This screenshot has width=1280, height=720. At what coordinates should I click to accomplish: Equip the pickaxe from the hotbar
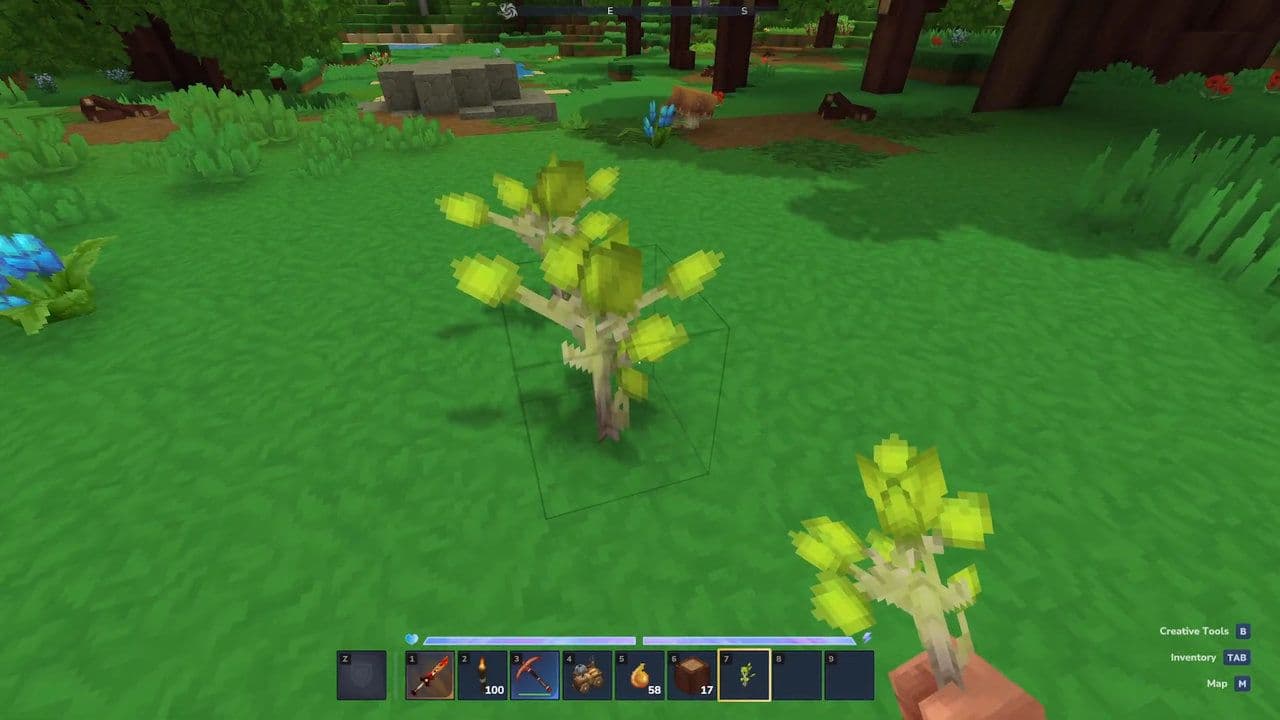click(x=534, y=675)
